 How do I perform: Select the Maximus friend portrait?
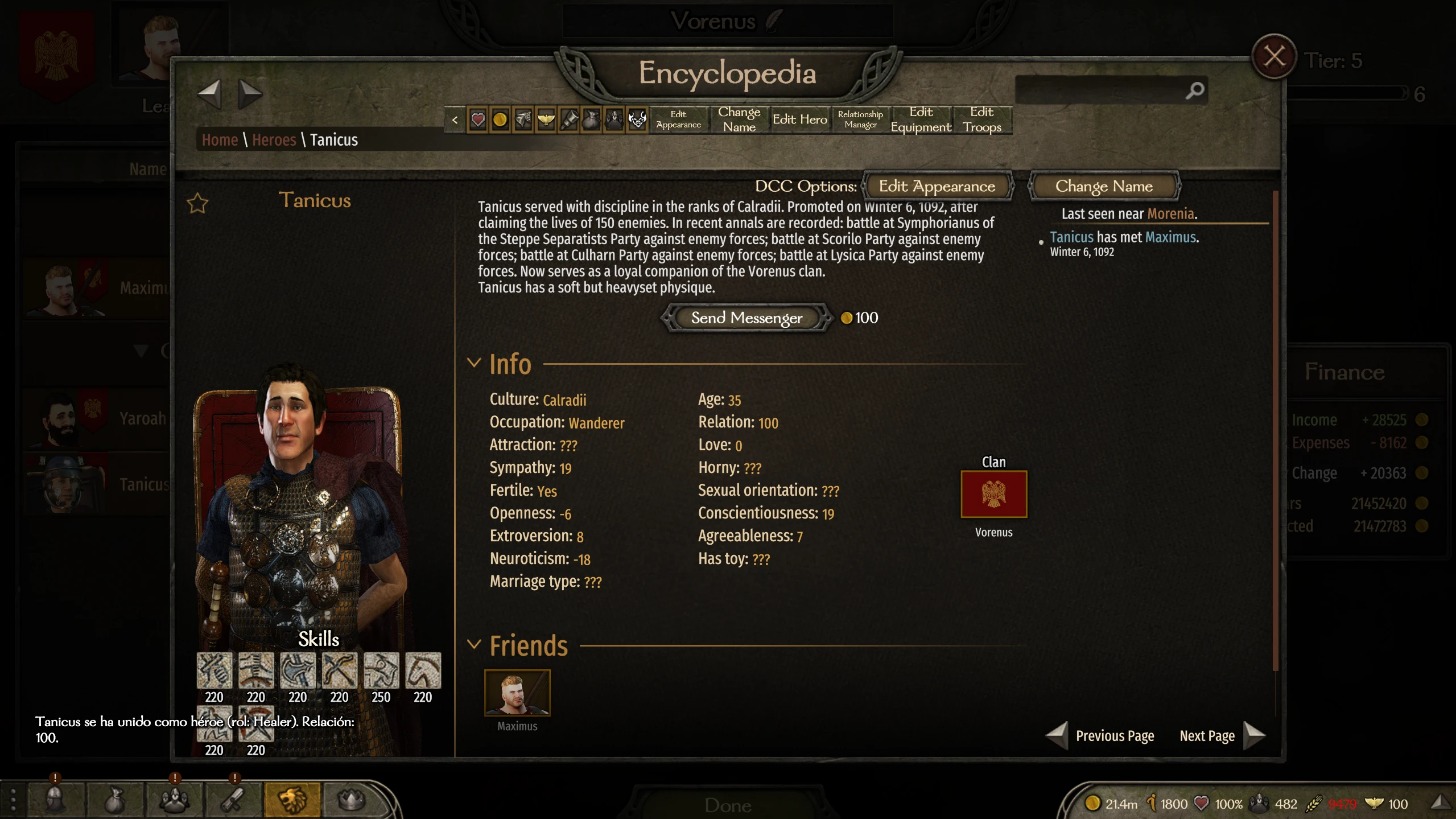(517, 692)
